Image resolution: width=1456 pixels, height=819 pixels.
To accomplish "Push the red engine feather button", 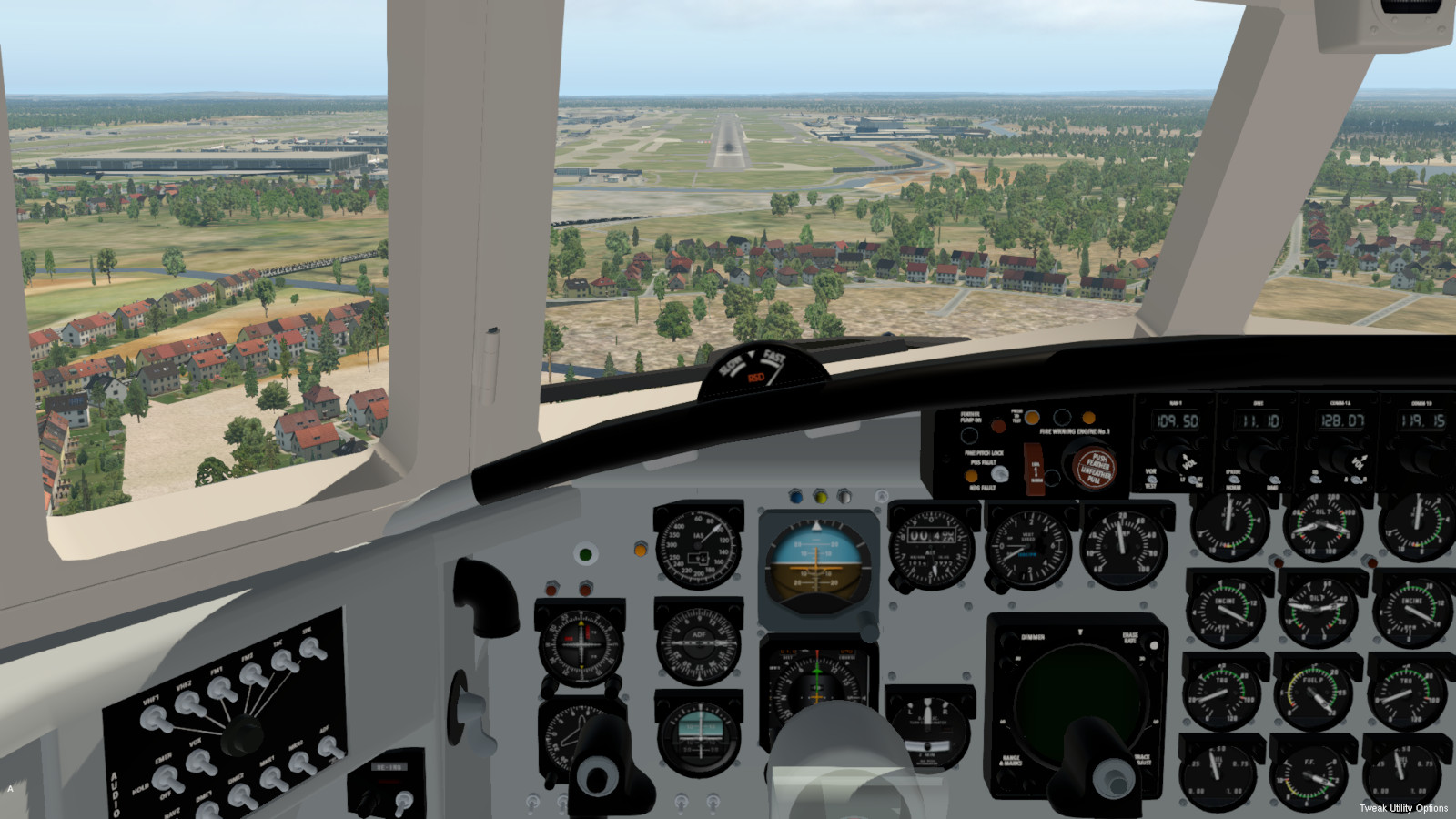I will coord(1094,467).
